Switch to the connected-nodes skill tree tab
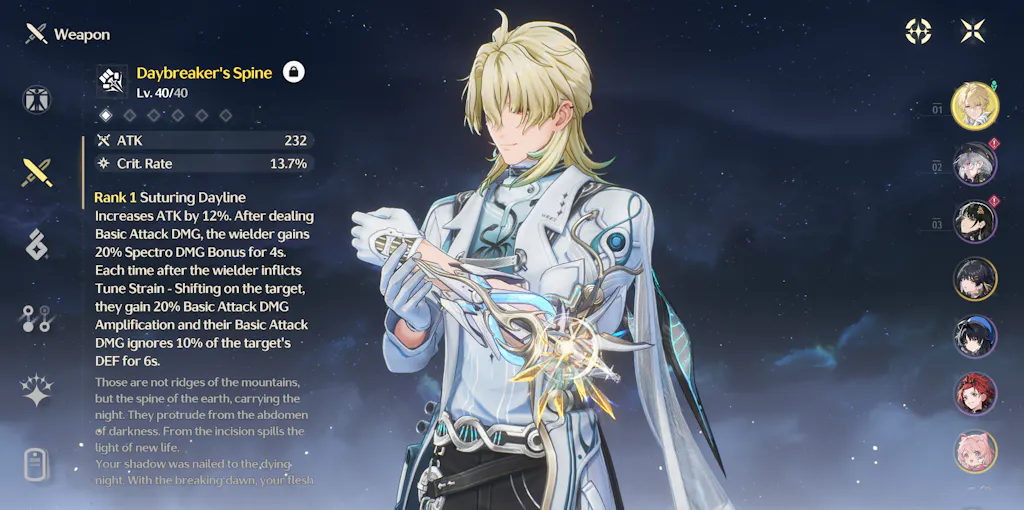The height and width of the screenshot is (510, 1024). tap(37, 318)
